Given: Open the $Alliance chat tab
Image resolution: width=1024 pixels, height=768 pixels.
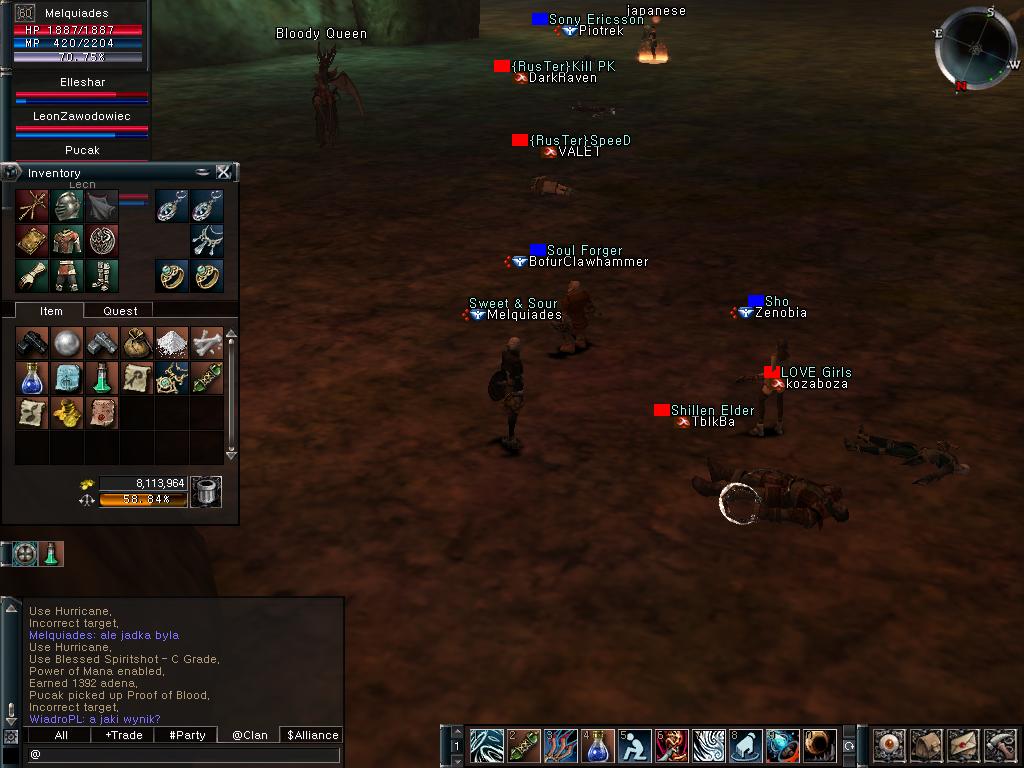Looking at the screenshot, I should coord(312,735).
